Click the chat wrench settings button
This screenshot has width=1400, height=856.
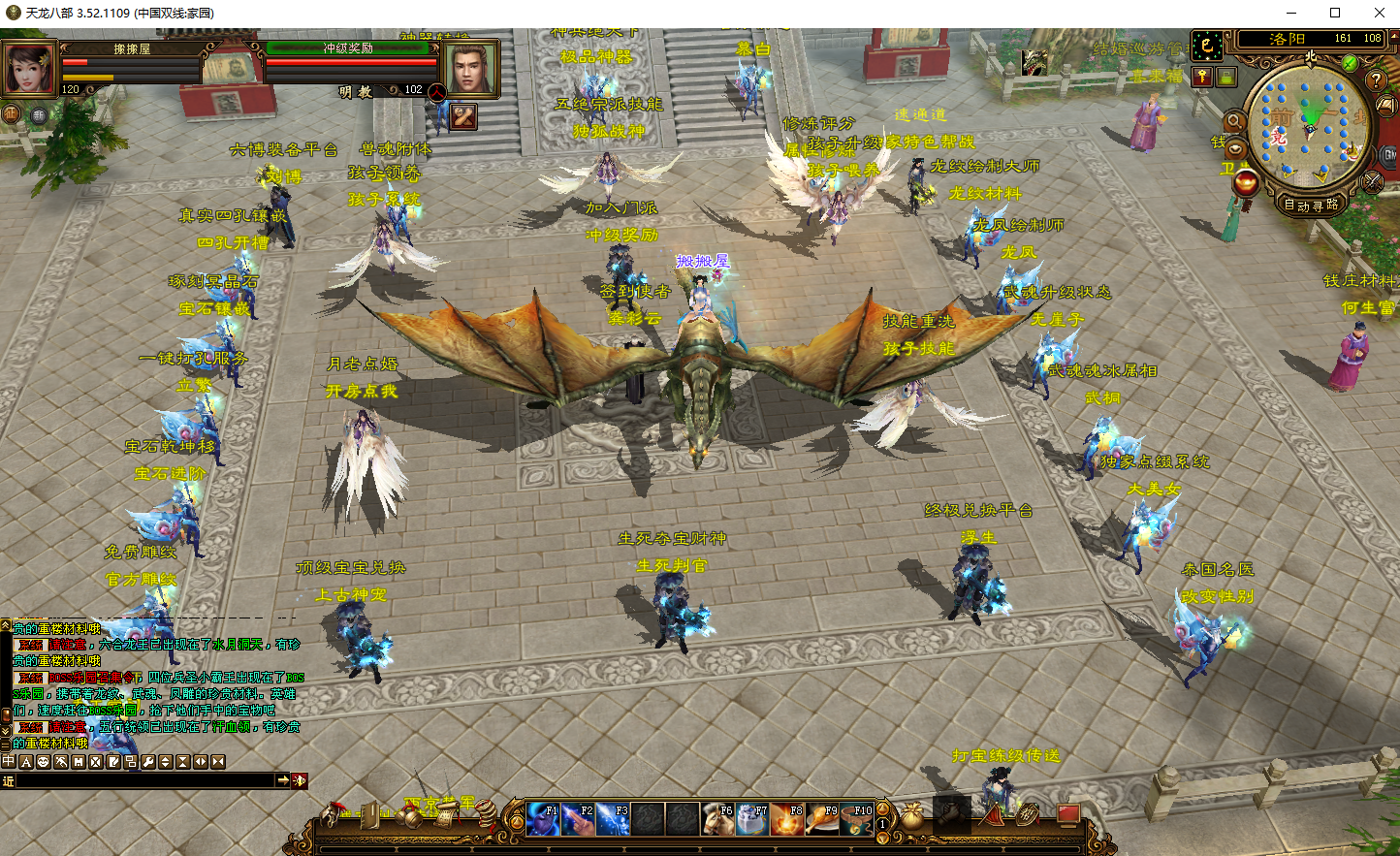pos(148,762)
